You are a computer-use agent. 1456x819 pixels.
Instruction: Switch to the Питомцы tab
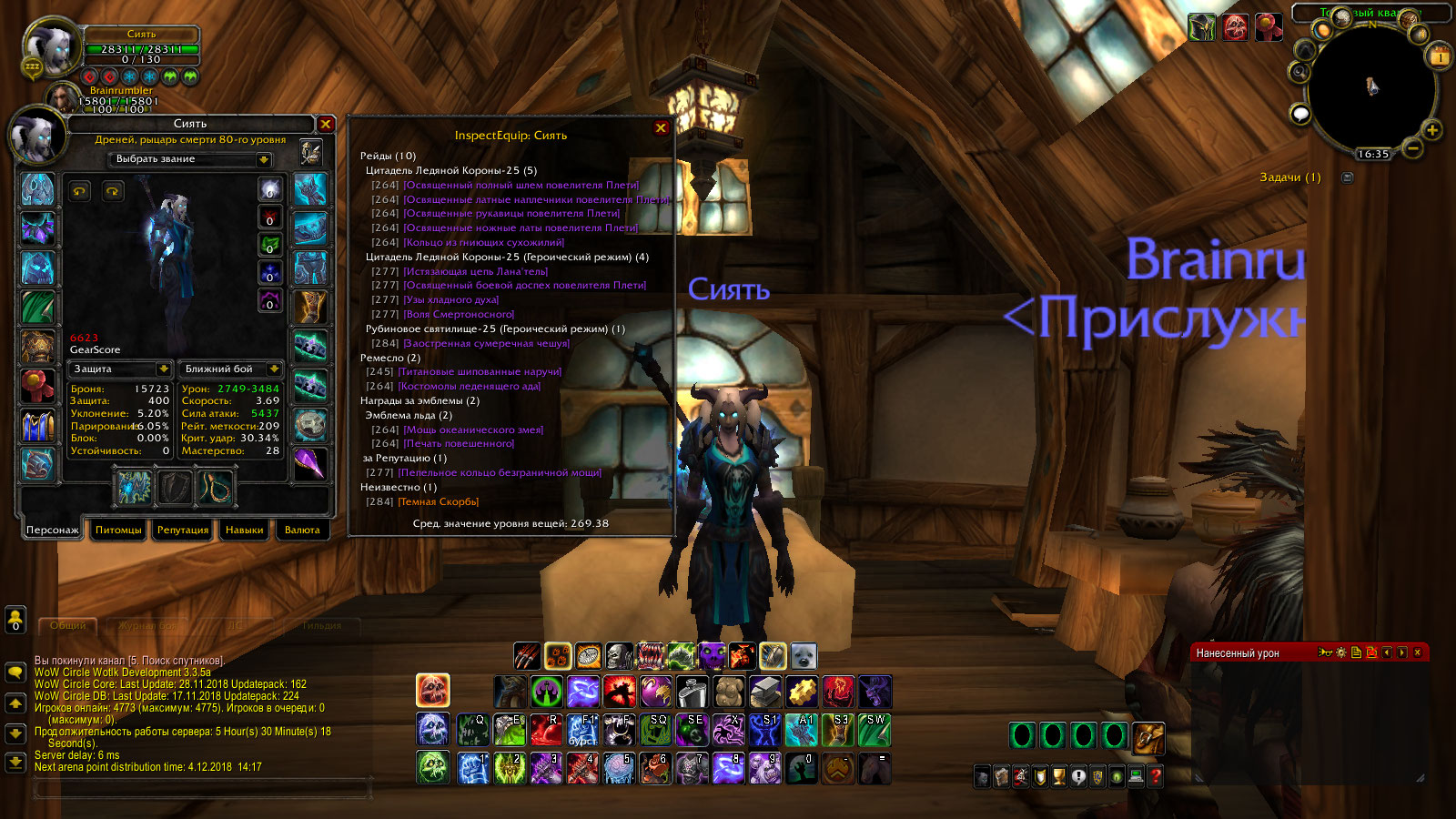pos(118,530)
